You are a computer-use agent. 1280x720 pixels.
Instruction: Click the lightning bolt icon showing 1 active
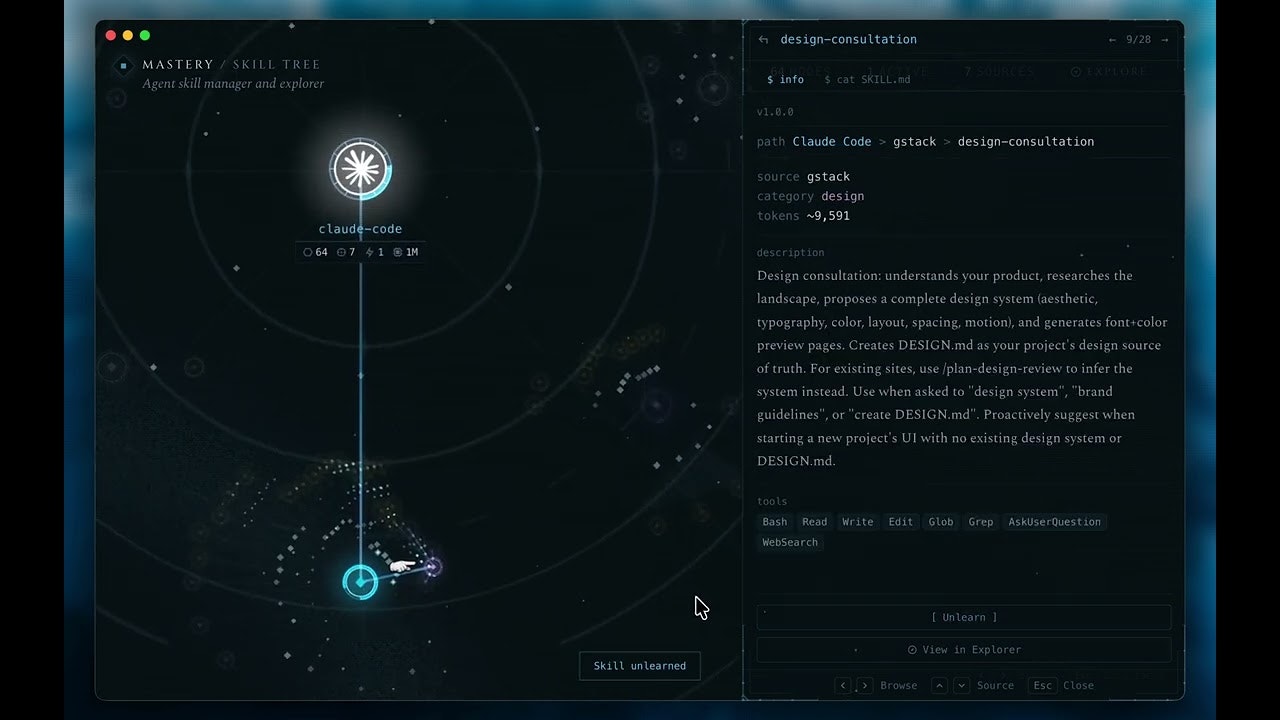(x=372, y=252)
